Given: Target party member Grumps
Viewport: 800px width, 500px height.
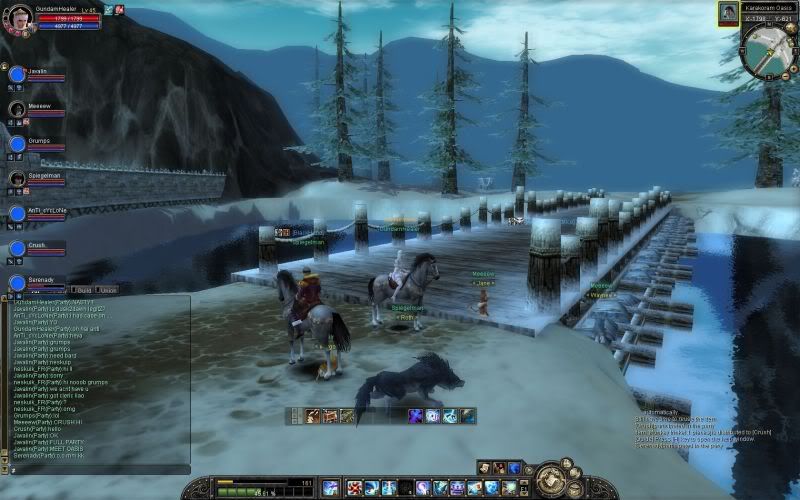Looking at the screenshot, I should click(x=17, y=143).
